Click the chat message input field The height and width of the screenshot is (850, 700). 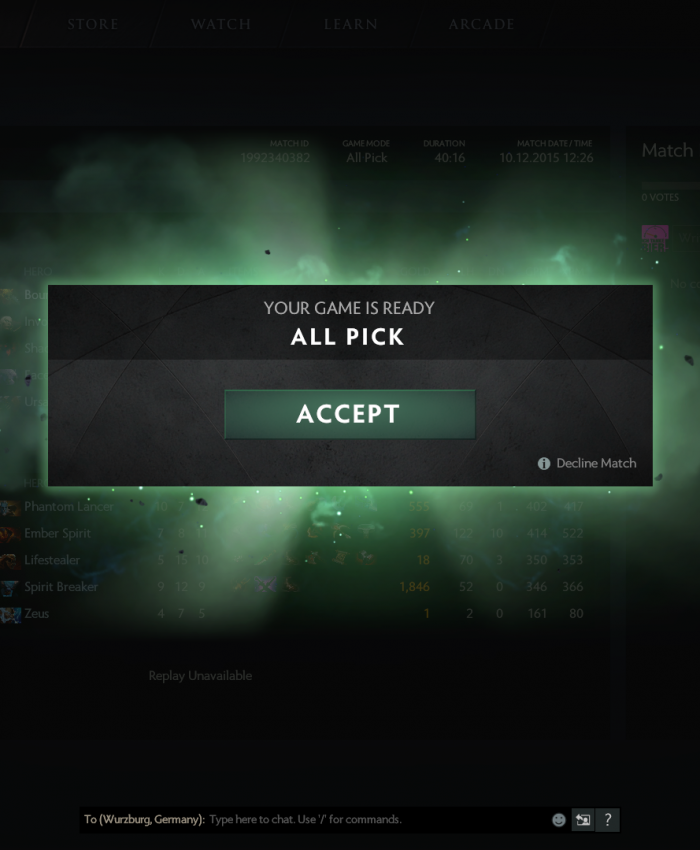(x=375, y=820)
